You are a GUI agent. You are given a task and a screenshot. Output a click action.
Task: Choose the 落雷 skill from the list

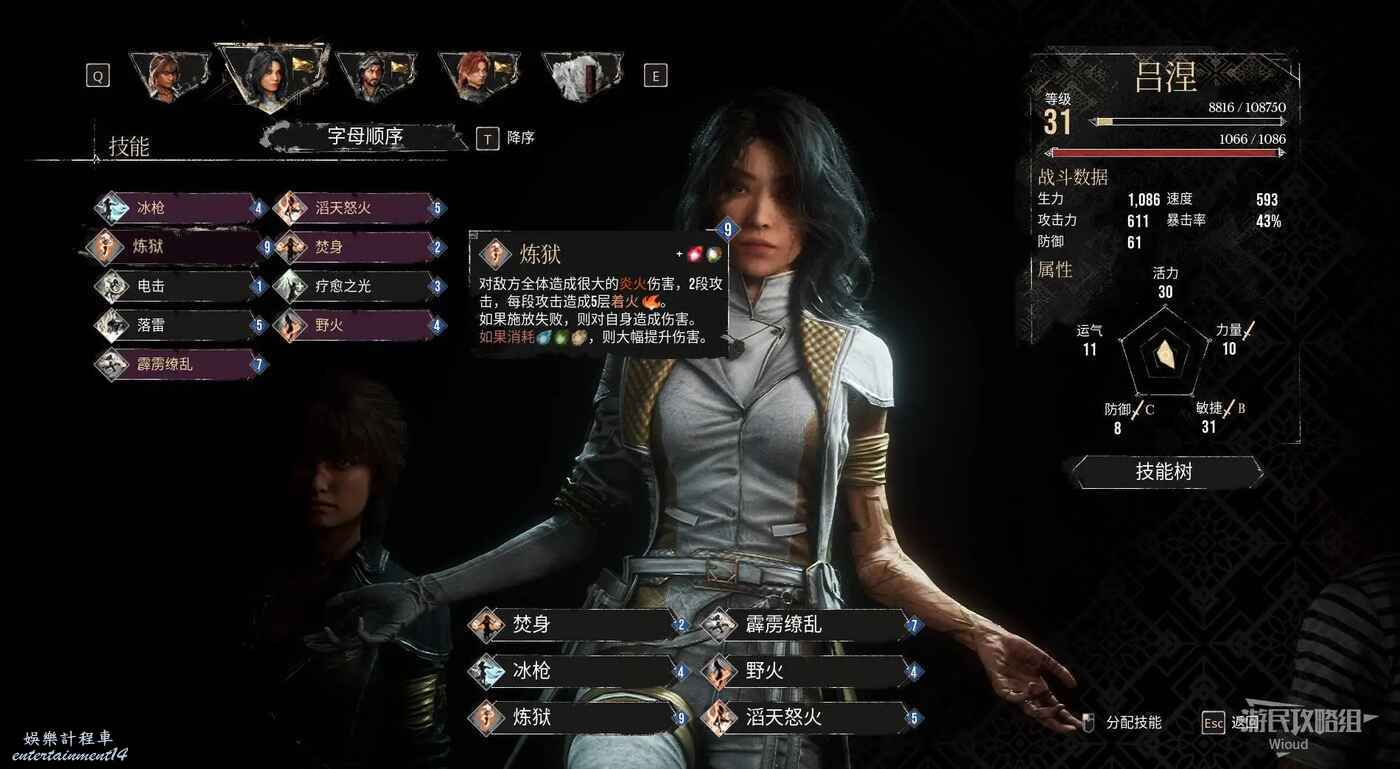180,325
